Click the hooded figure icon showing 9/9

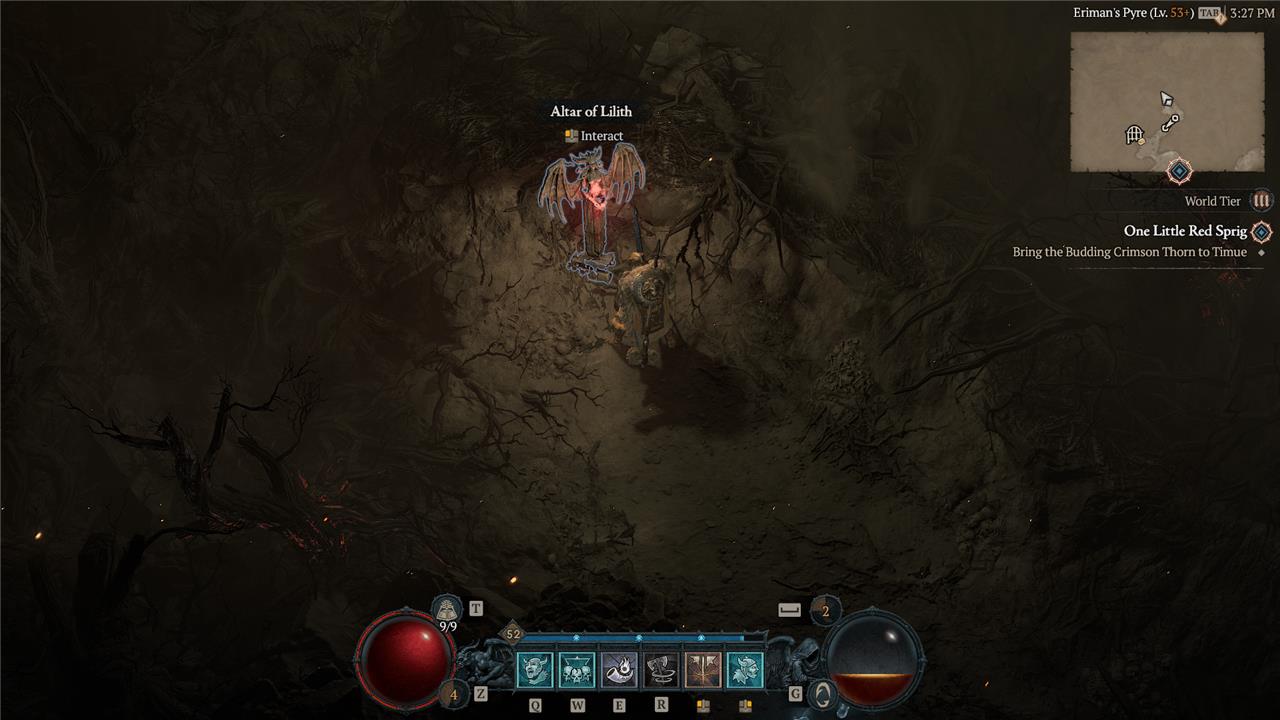point(447,609)
